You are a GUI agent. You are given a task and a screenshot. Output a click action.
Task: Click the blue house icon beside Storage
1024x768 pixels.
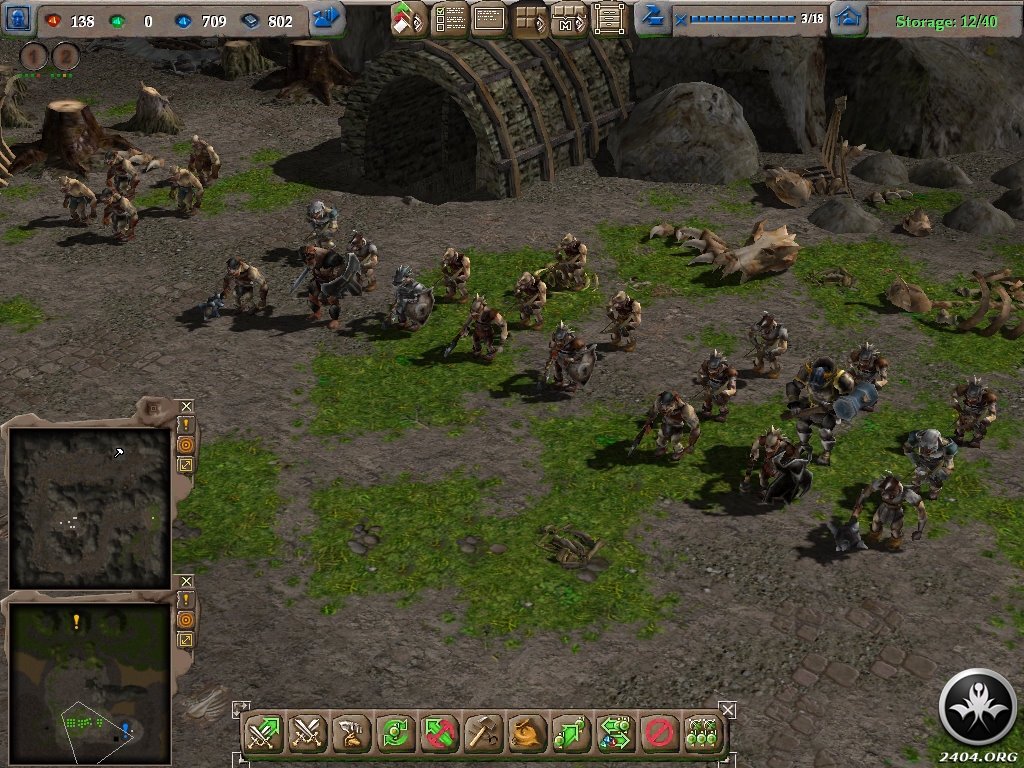[848, 18]
